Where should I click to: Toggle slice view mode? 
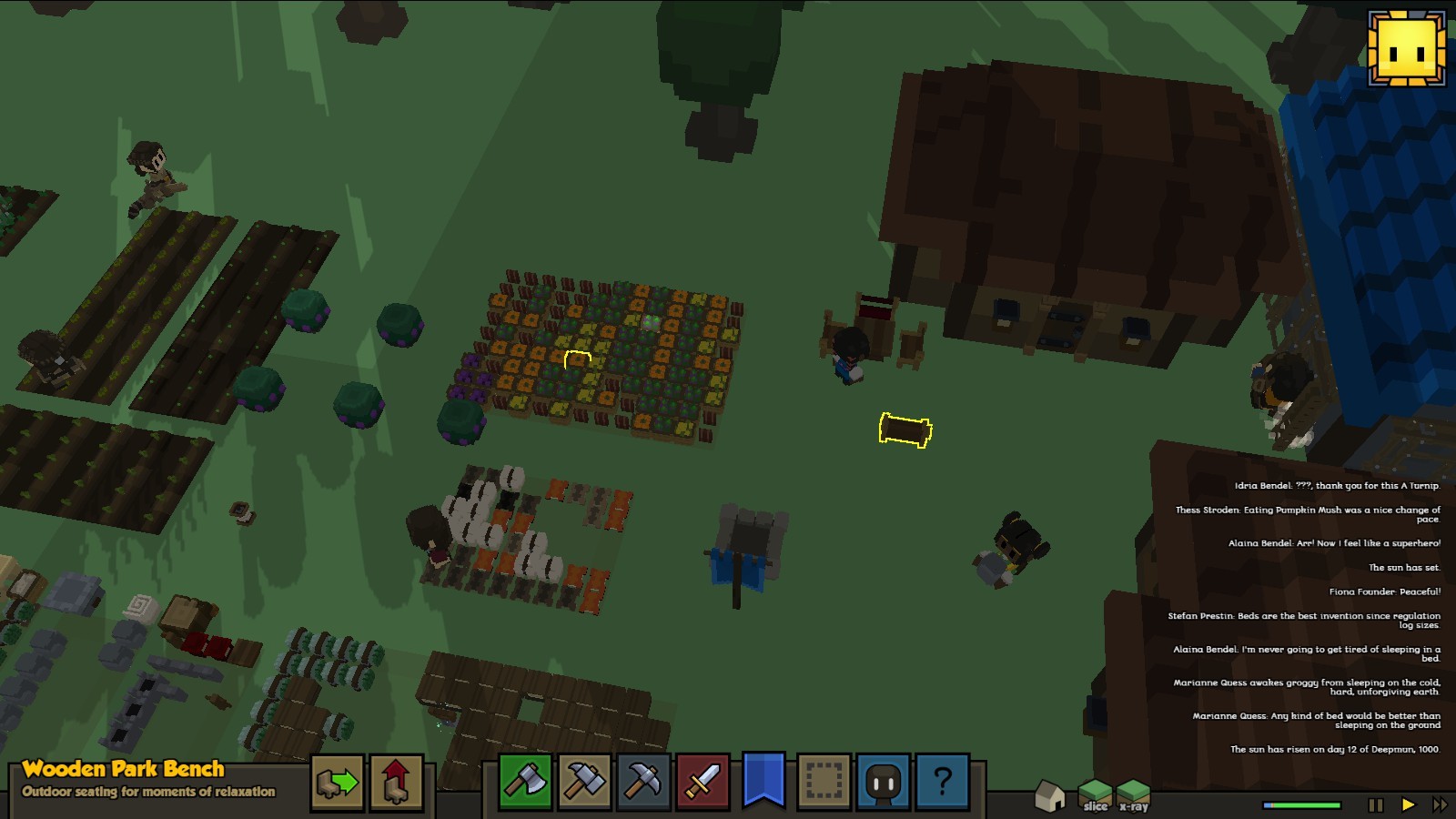pyautogui.click(x=1096, y=794)
